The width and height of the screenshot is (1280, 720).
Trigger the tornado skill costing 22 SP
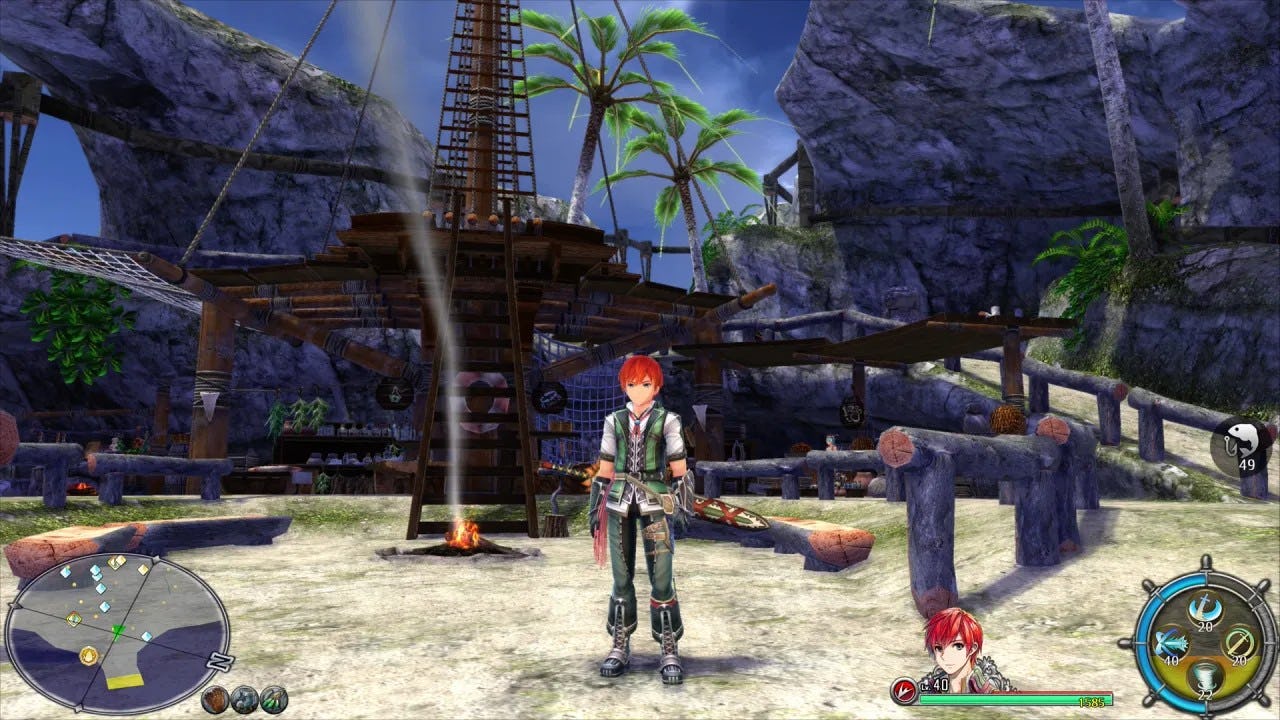1206,677
